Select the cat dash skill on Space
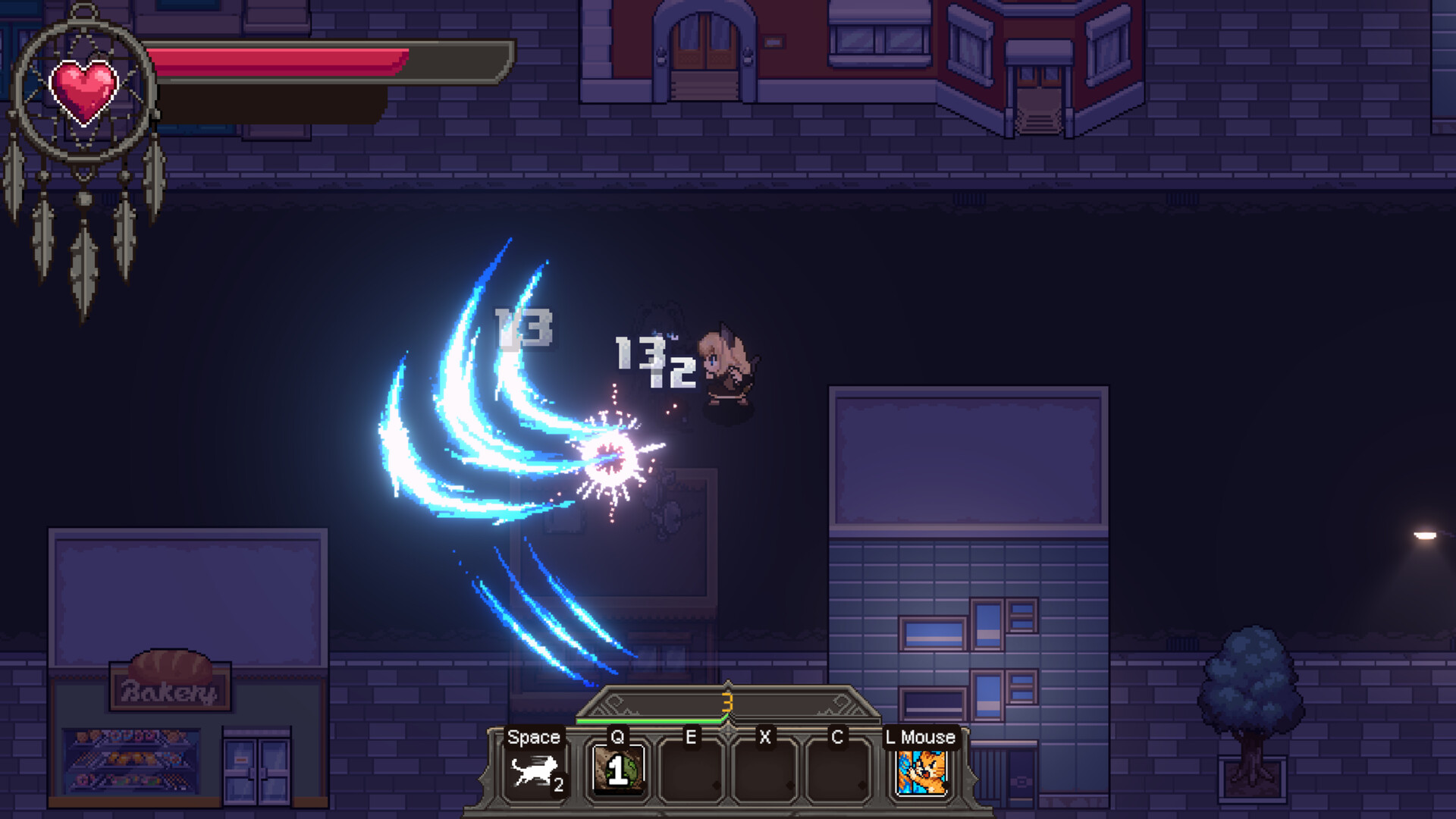1456x819 pixels. [533, 770]
